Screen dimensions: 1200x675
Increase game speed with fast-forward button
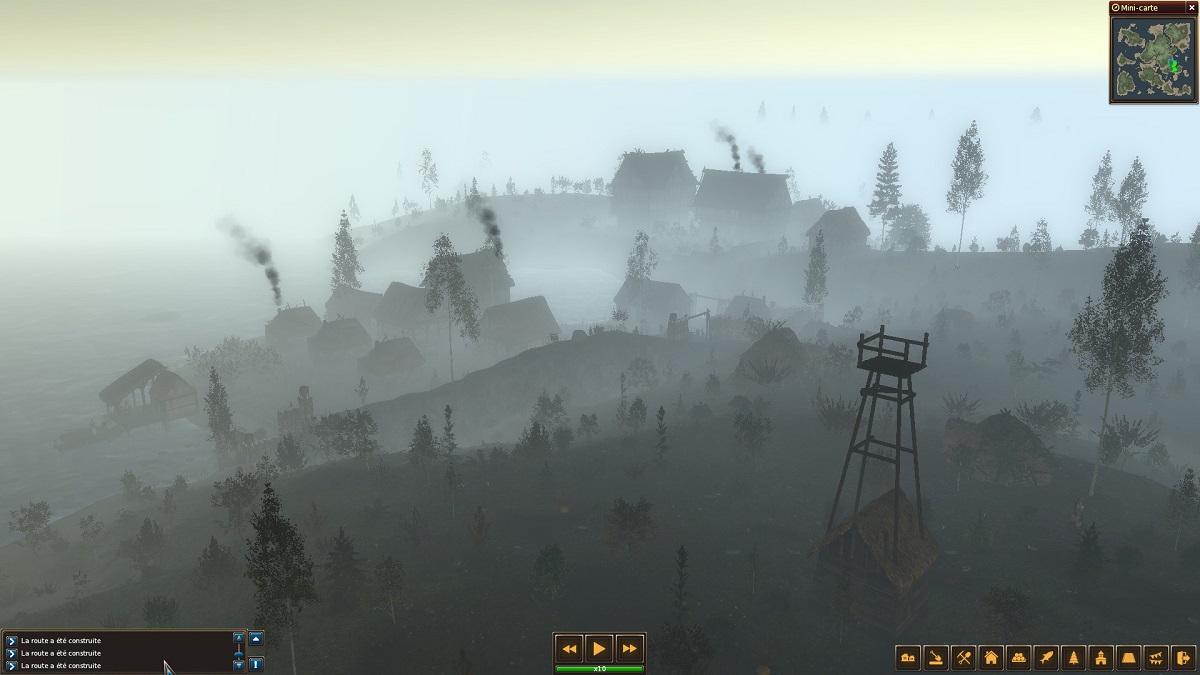click(629, 648)
